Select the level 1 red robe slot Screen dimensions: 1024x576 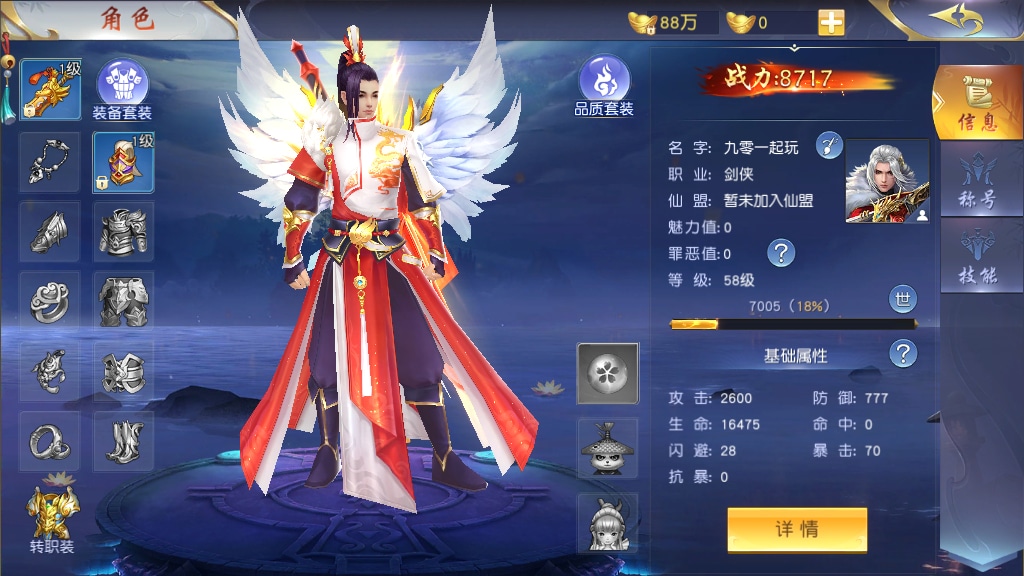click(x=124, y=162)
